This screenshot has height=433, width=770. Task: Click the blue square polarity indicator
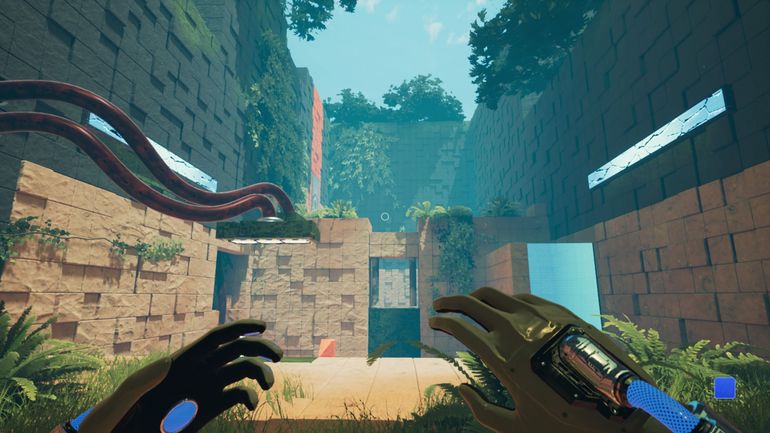coord(725,388)
